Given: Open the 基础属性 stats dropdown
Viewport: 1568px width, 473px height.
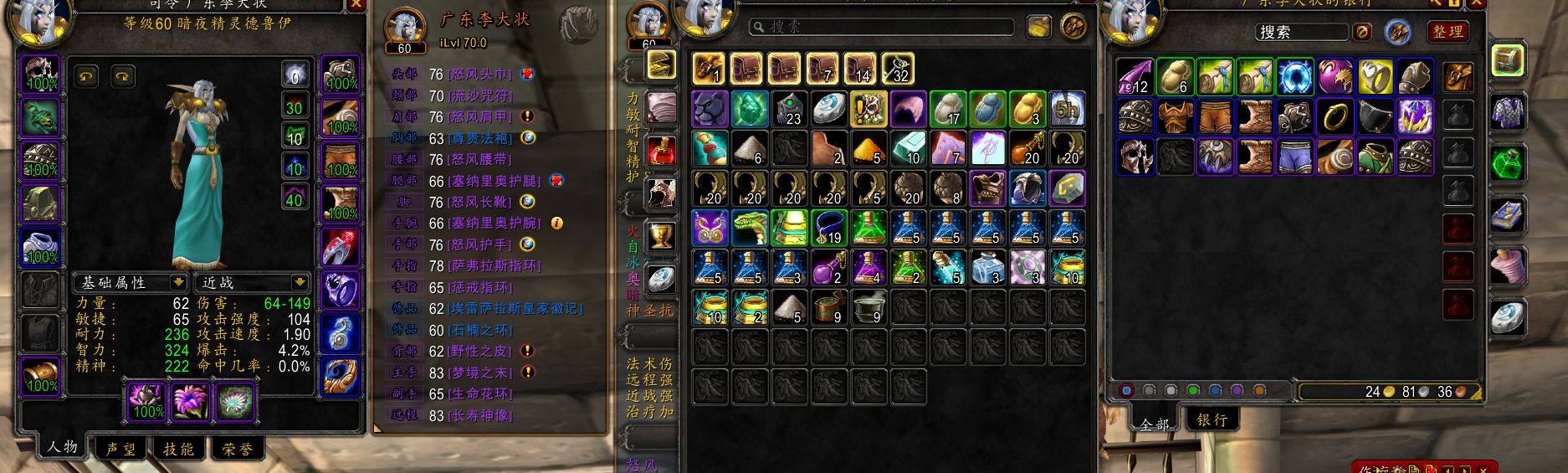Looking at the screenshot, I should point(131,282).
